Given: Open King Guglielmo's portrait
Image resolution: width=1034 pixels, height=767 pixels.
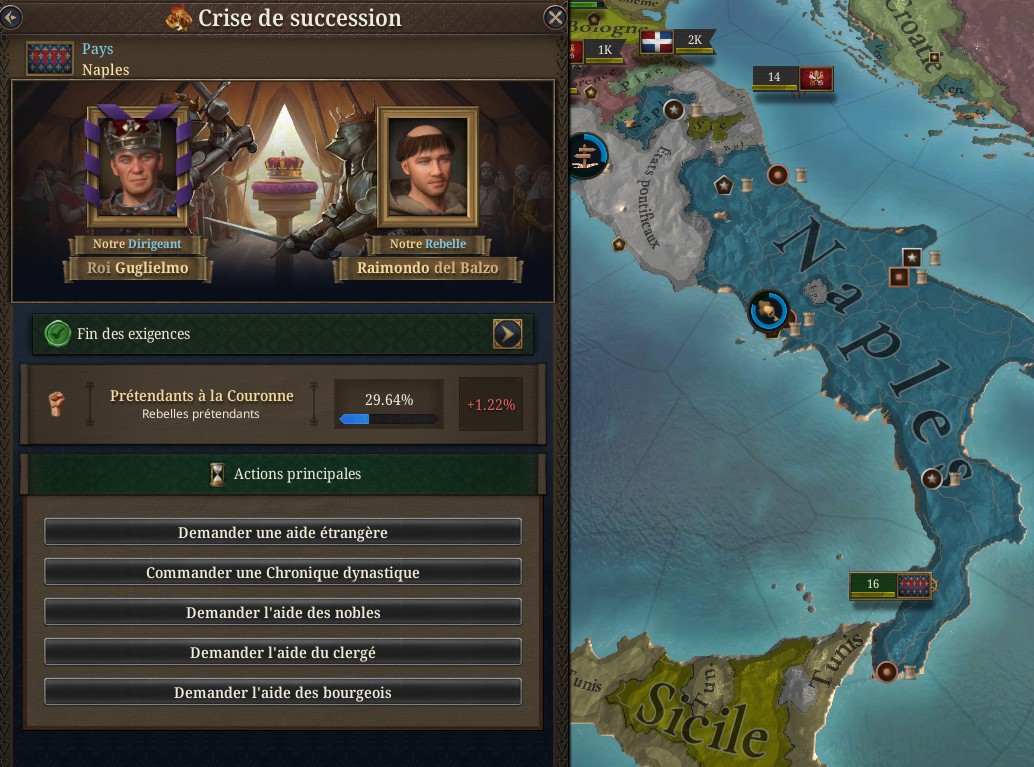Looking at the screenshot, I should pos(138,168).
